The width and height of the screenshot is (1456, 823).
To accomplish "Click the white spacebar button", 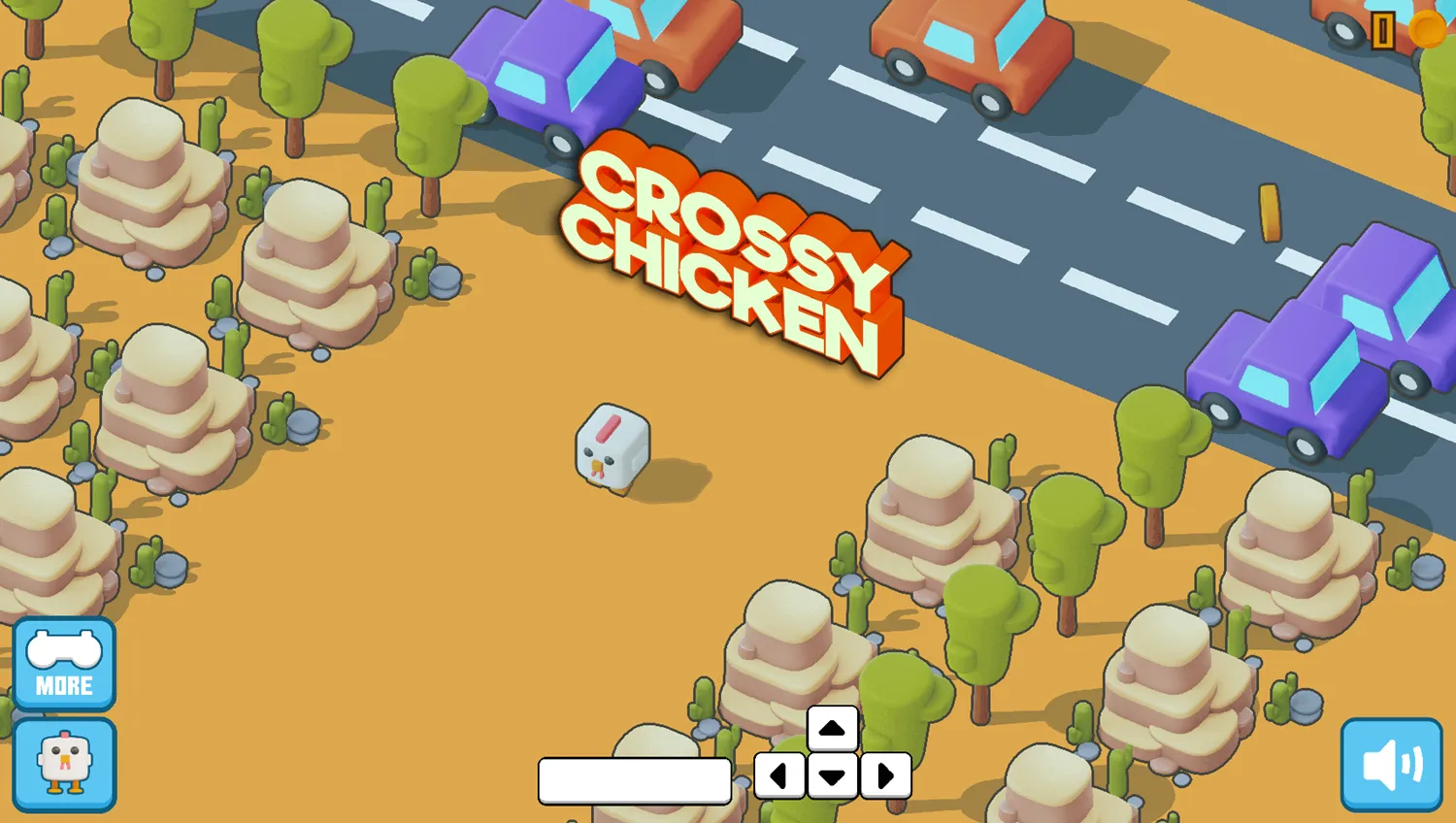I will tap(635, 781).
